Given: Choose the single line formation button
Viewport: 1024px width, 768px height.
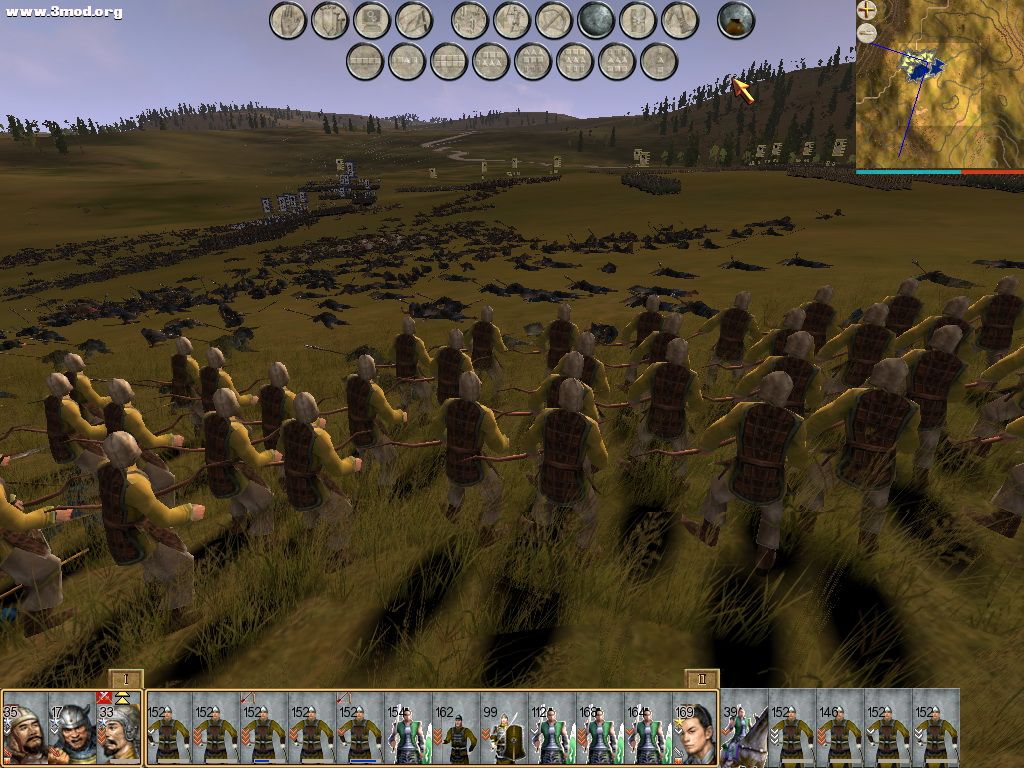Looking at the screenshot, I should 365,62.
